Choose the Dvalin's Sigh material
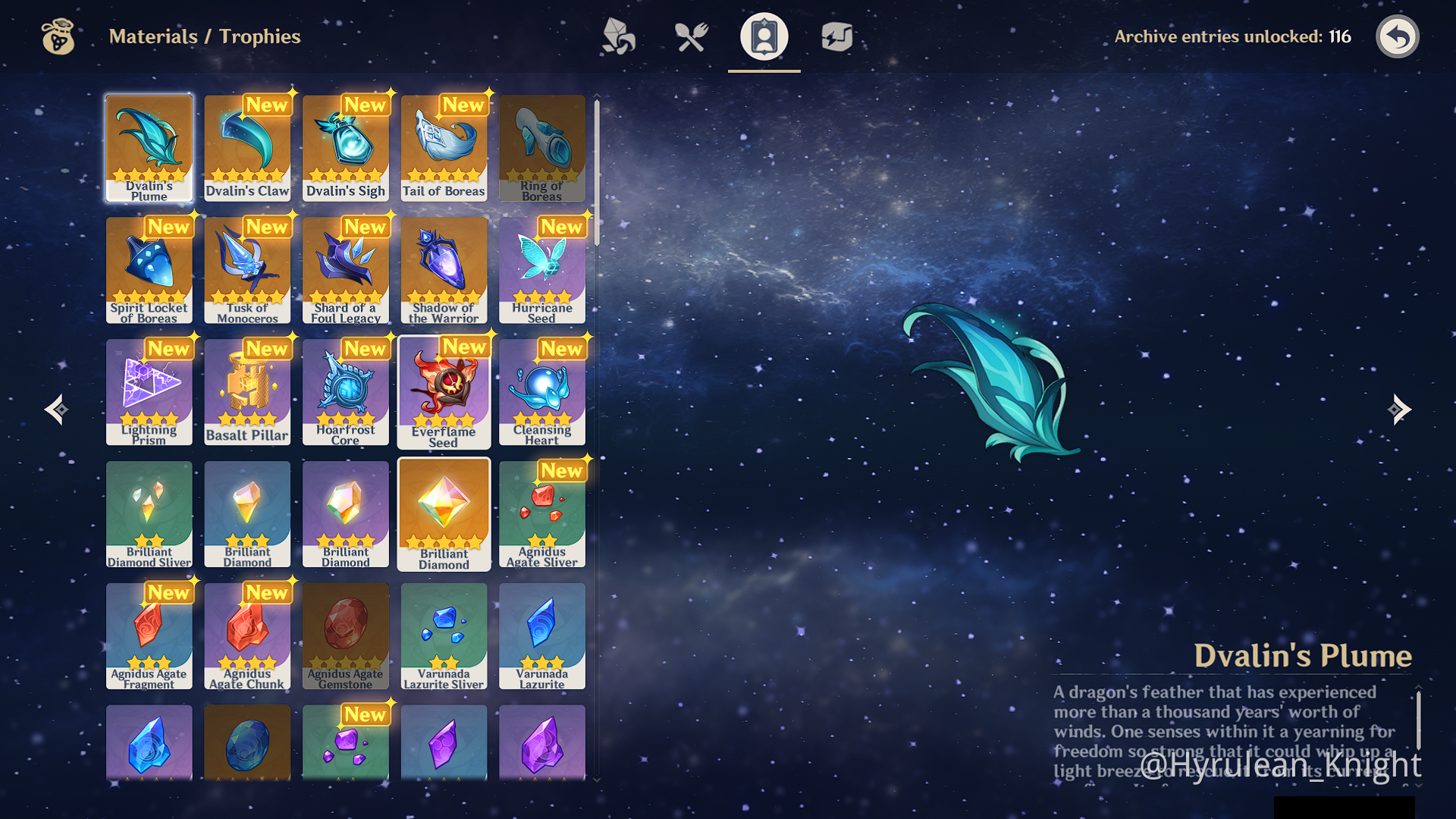 tap(346, 148)
